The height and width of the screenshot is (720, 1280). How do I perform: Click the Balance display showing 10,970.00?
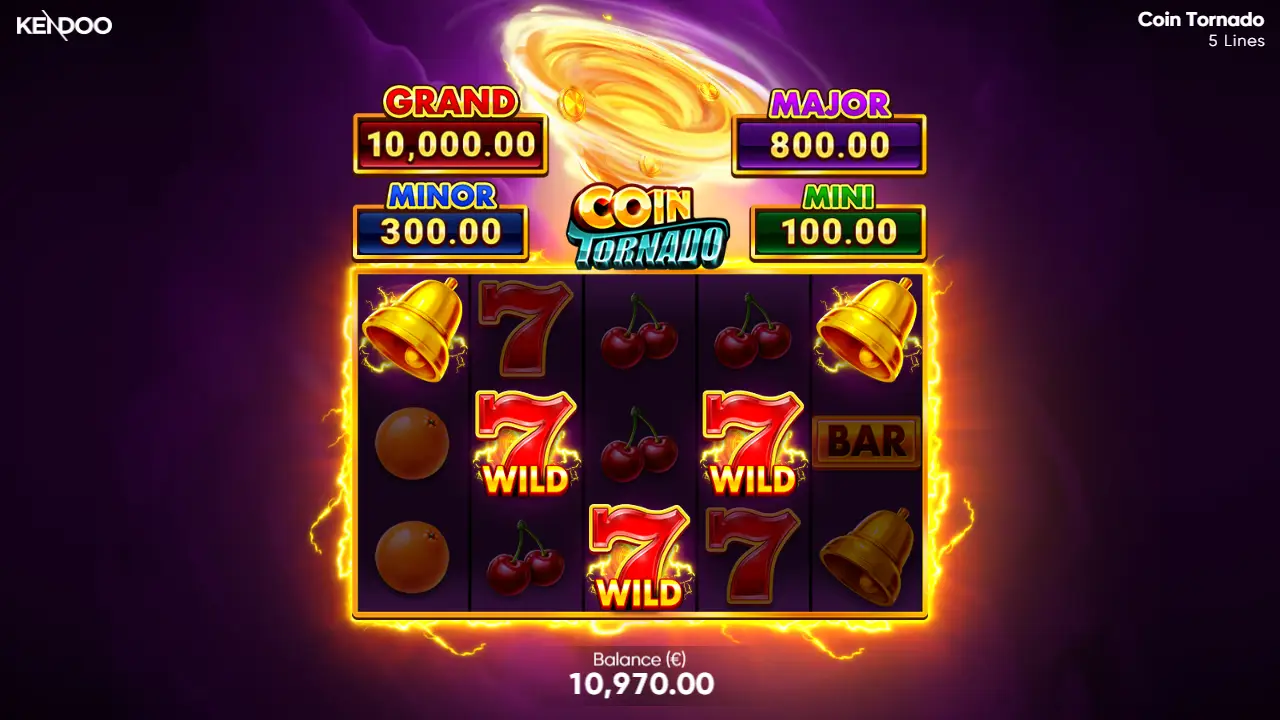tap(640, 673)
